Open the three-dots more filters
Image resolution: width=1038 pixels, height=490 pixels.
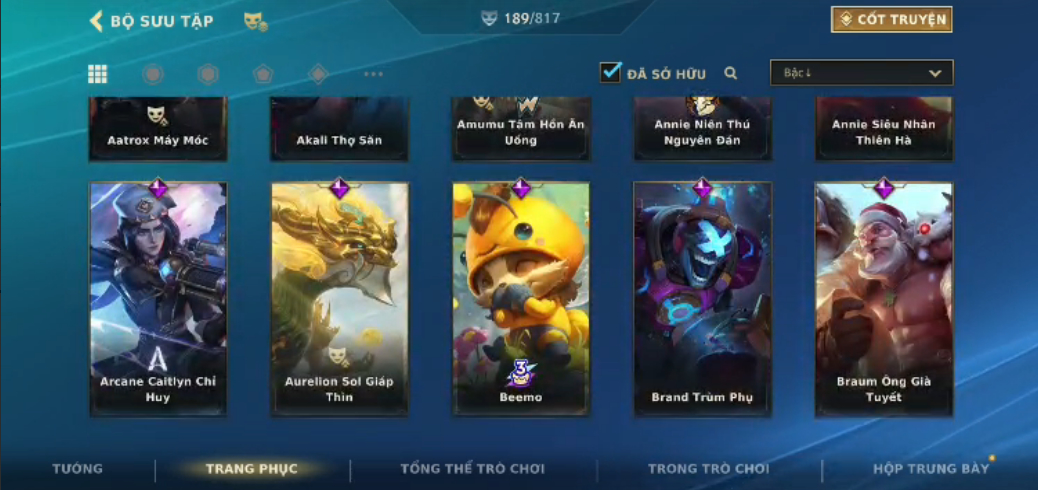(373, 74)
